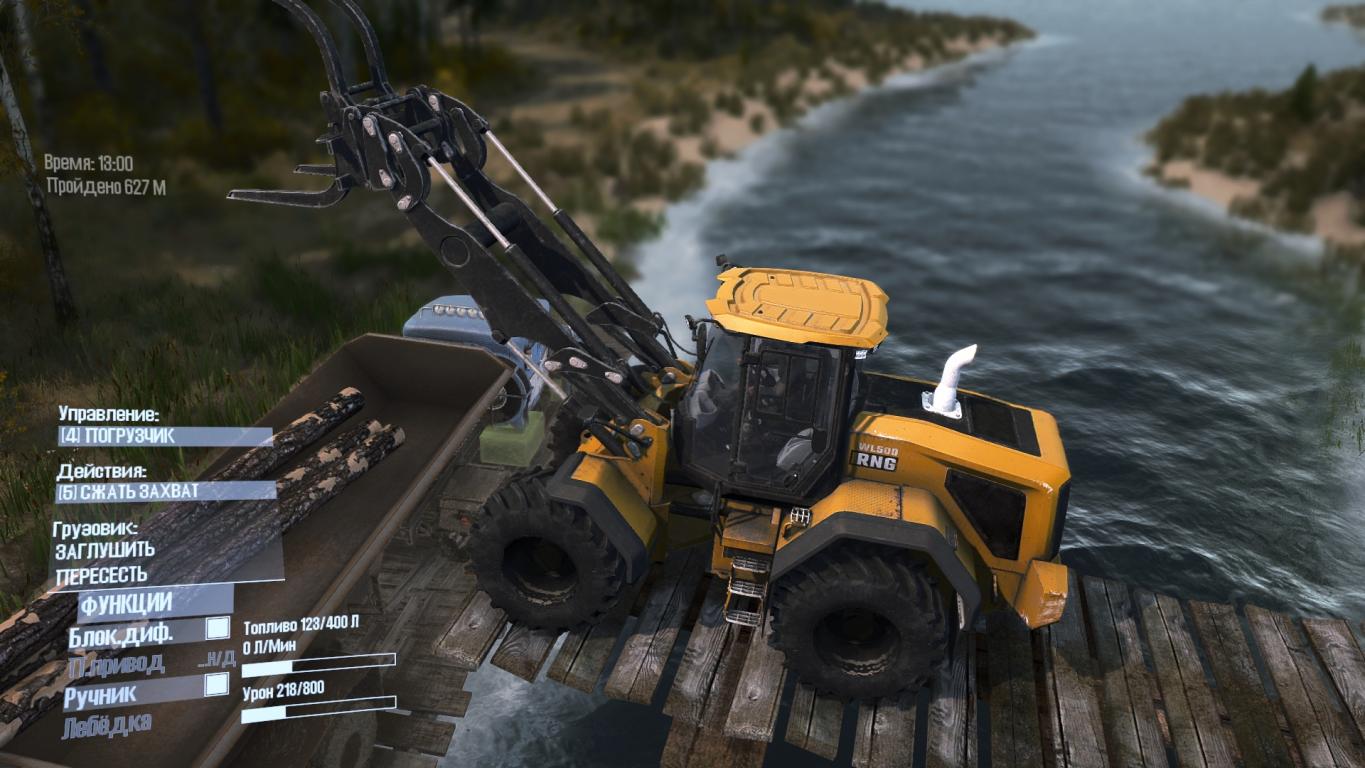Toggle the Ручник handbrake checkbox
This screenshot has height=768, width=1365.
point(216,685)
